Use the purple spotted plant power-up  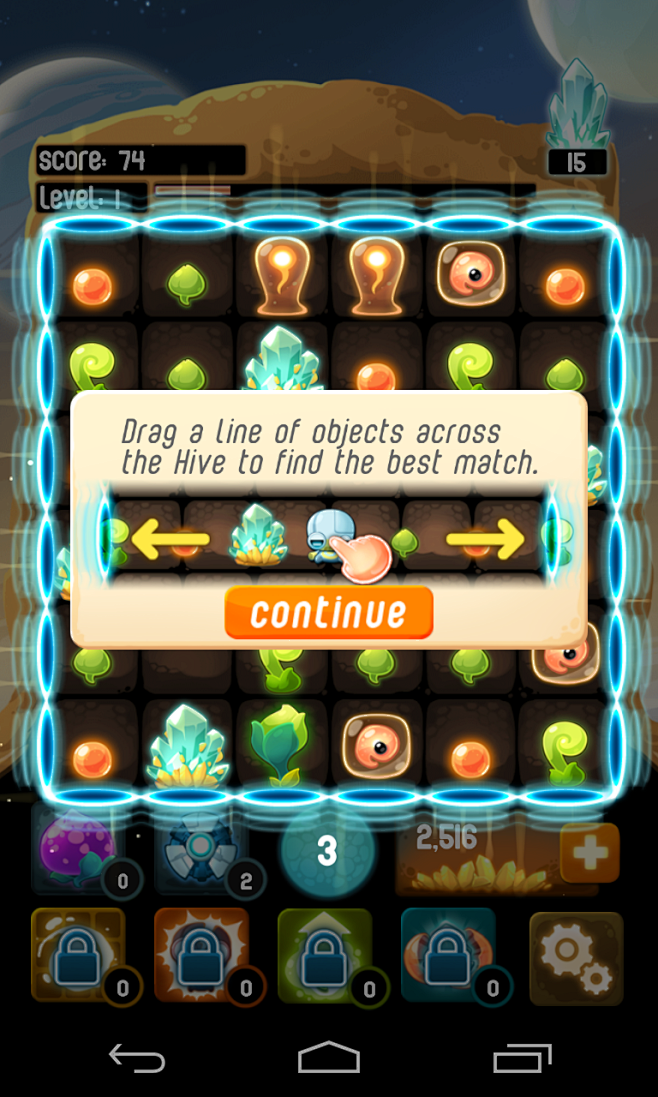click(76, 850)
